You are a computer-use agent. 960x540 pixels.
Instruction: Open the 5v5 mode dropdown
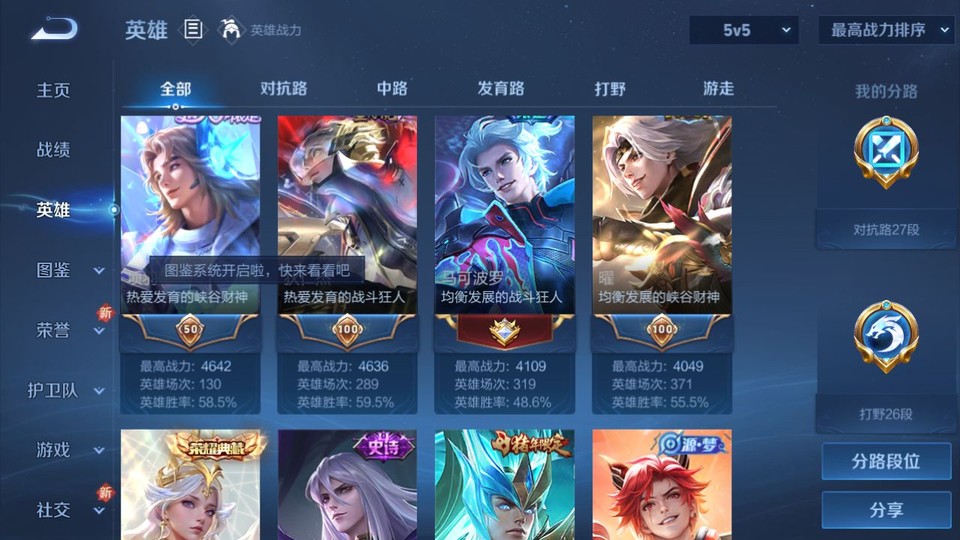(744, 30)
